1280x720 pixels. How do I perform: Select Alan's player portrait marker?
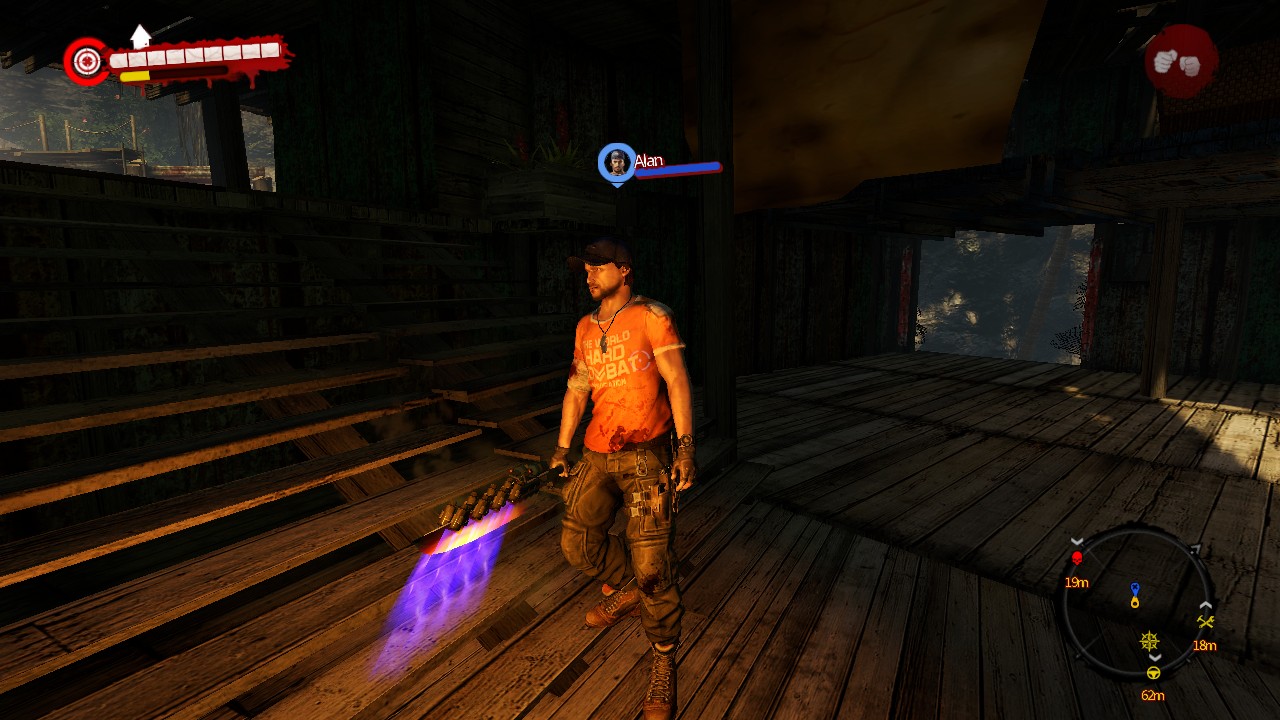pyautogui.click(x=617, y=162)
